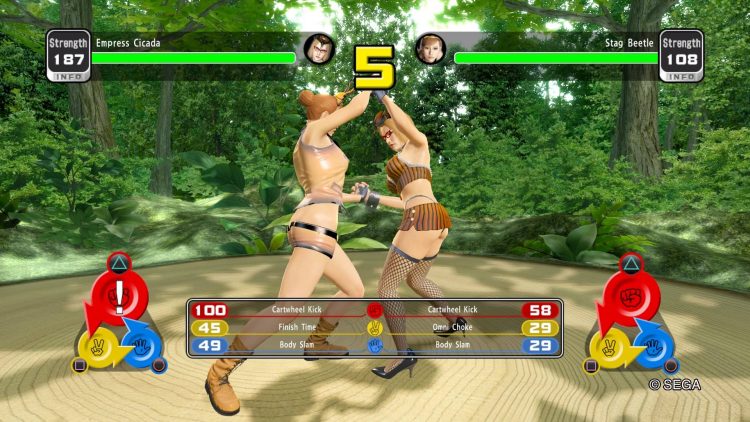Select Stag Beetle's portrait icon
The image size is (750, 422).
tap(430, 48)
